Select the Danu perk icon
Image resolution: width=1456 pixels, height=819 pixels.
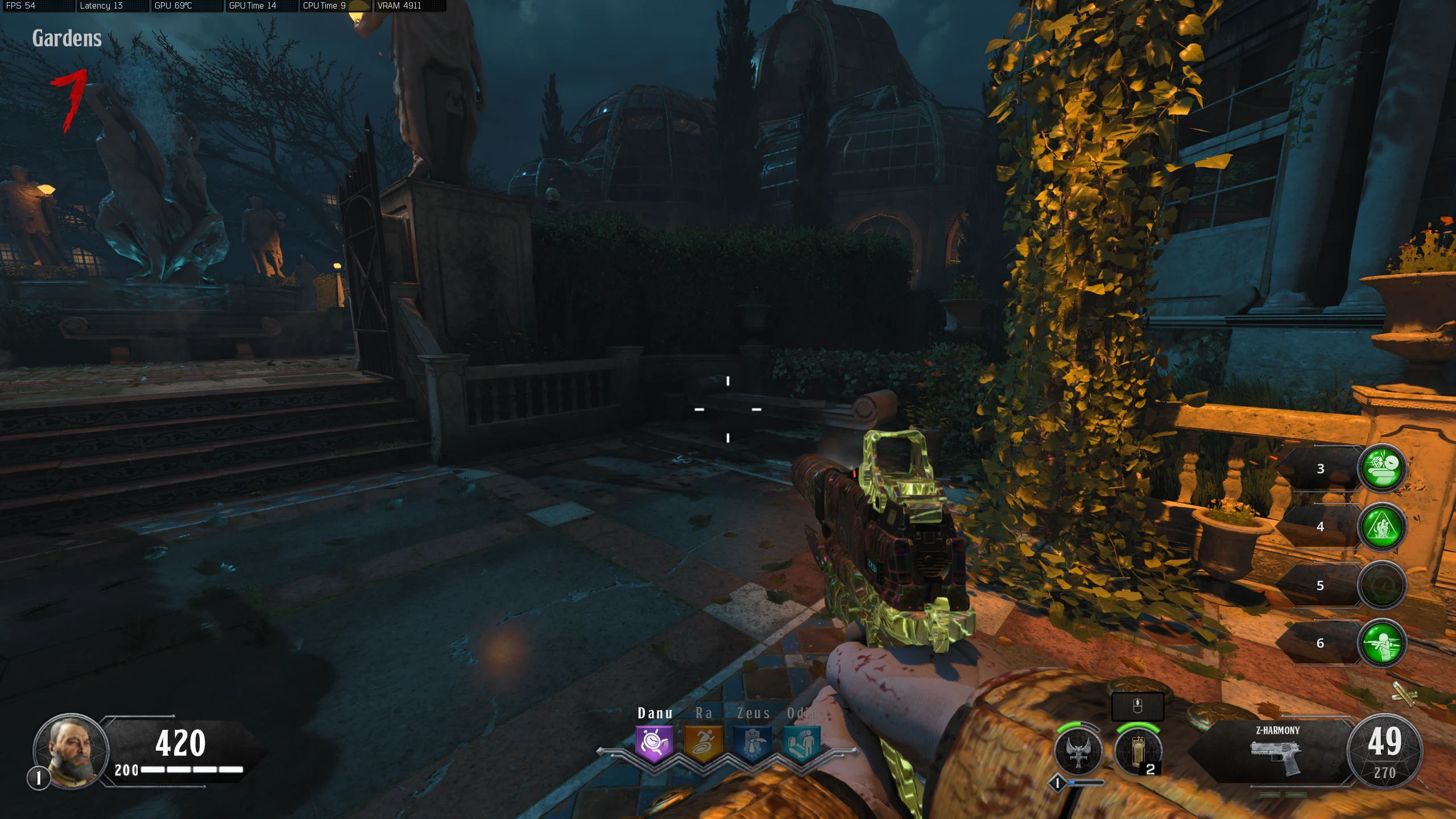(654, 743)
